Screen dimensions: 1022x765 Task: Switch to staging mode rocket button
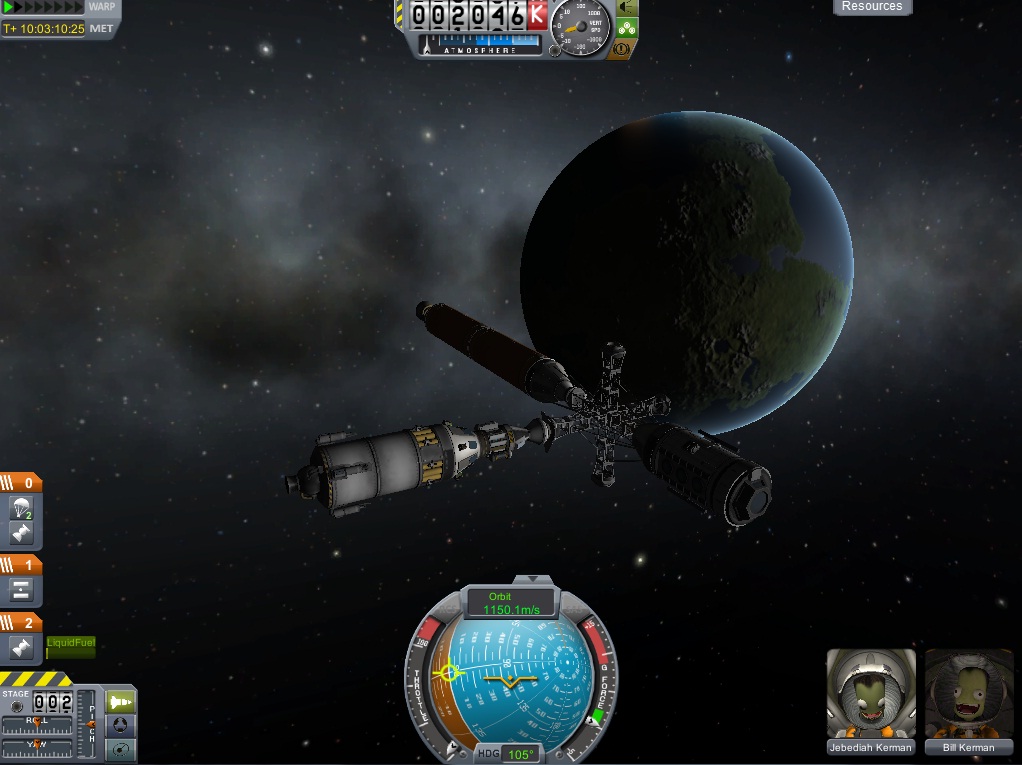[120, 701]
